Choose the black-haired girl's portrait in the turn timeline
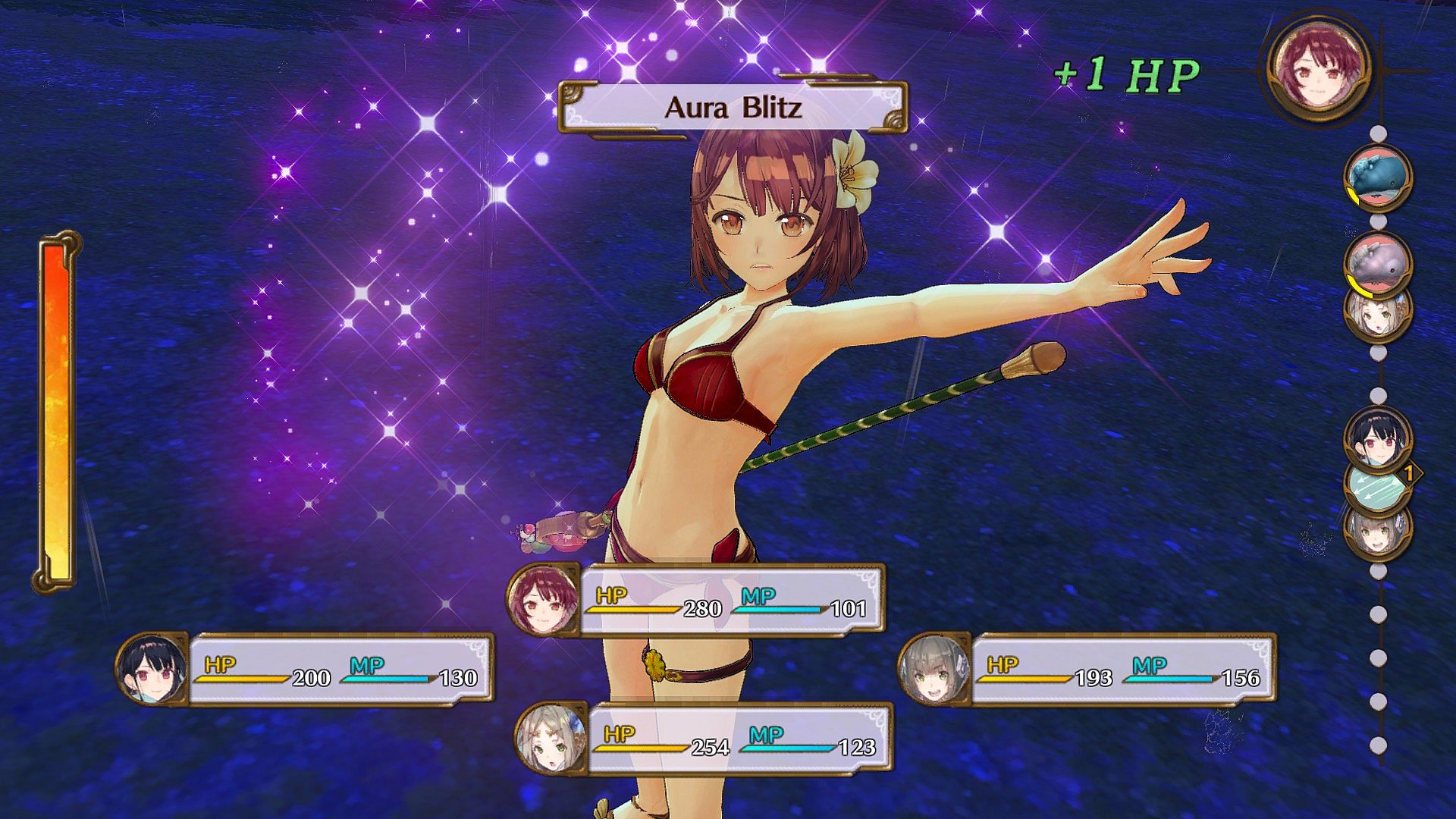 click(x=1378, y=440)
